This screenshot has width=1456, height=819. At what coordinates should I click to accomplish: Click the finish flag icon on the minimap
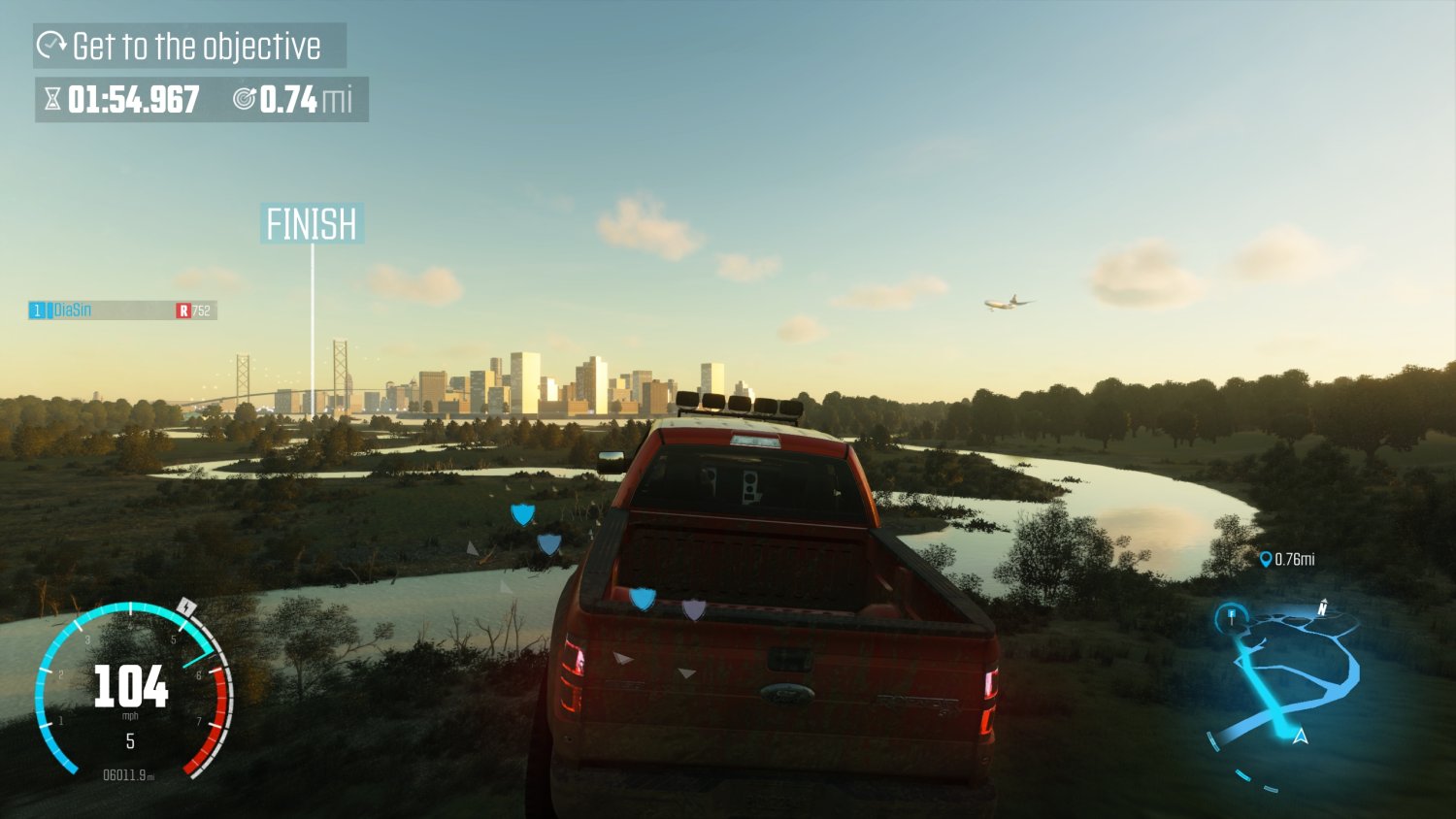click(x=1231, y=613)
